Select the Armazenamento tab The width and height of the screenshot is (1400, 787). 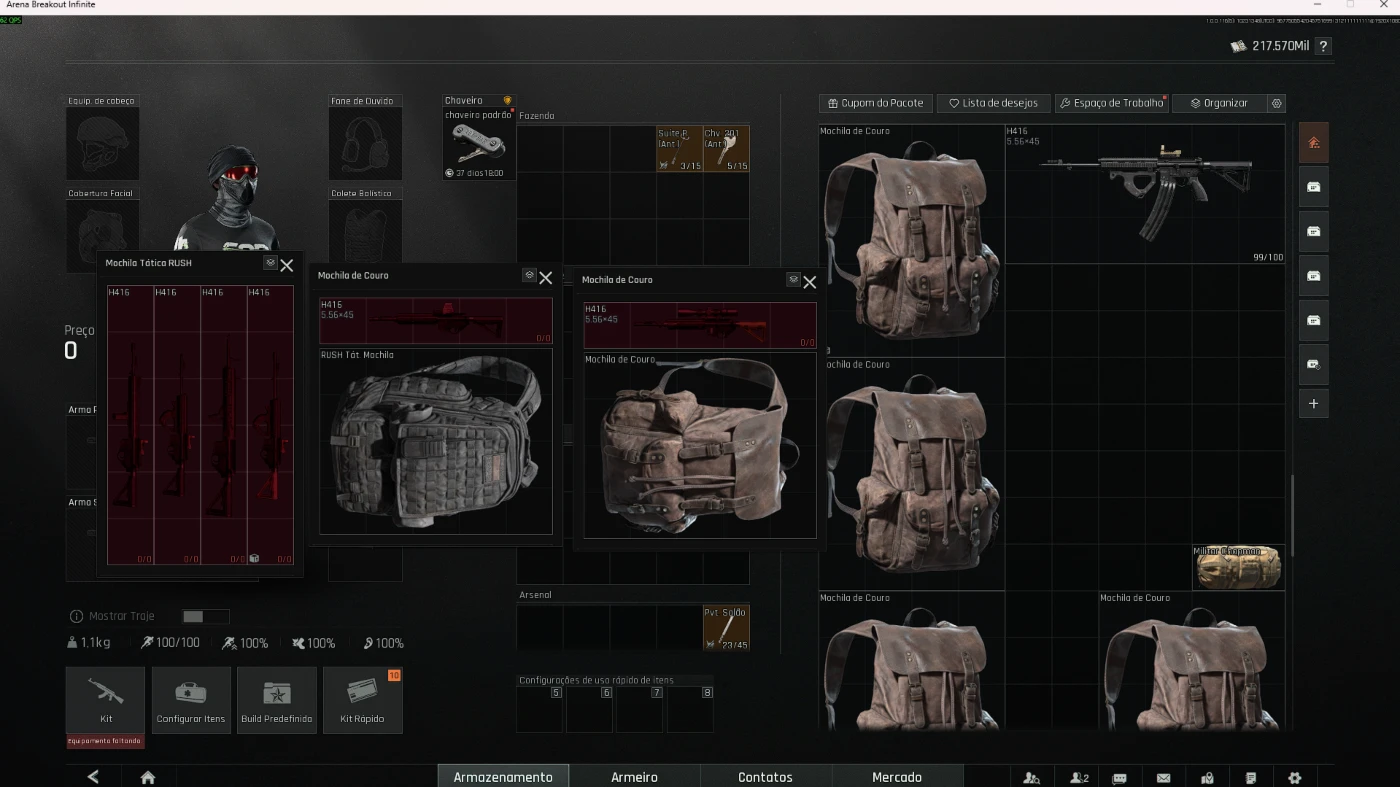coord(503,777)
